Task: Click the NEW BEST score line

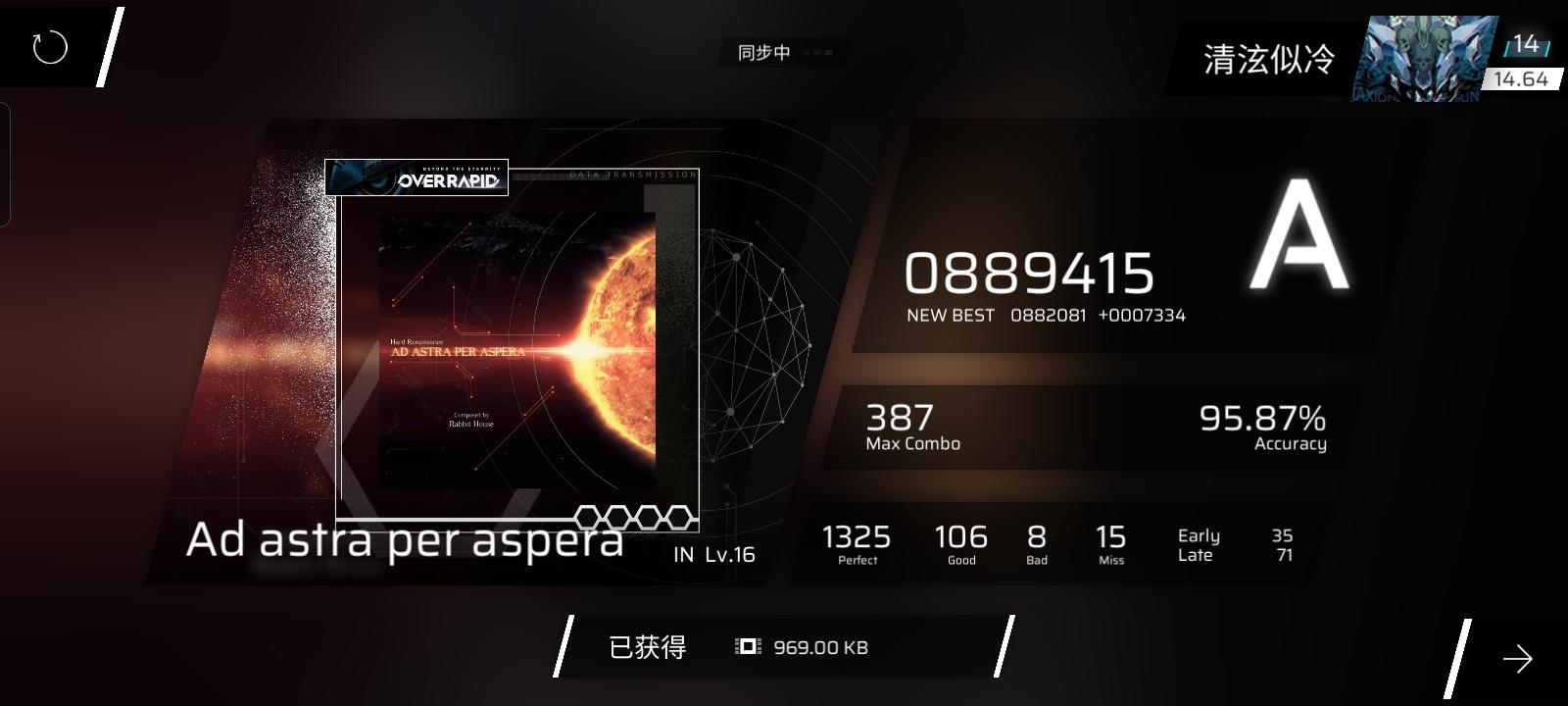Action: [x=1044, y=315]
